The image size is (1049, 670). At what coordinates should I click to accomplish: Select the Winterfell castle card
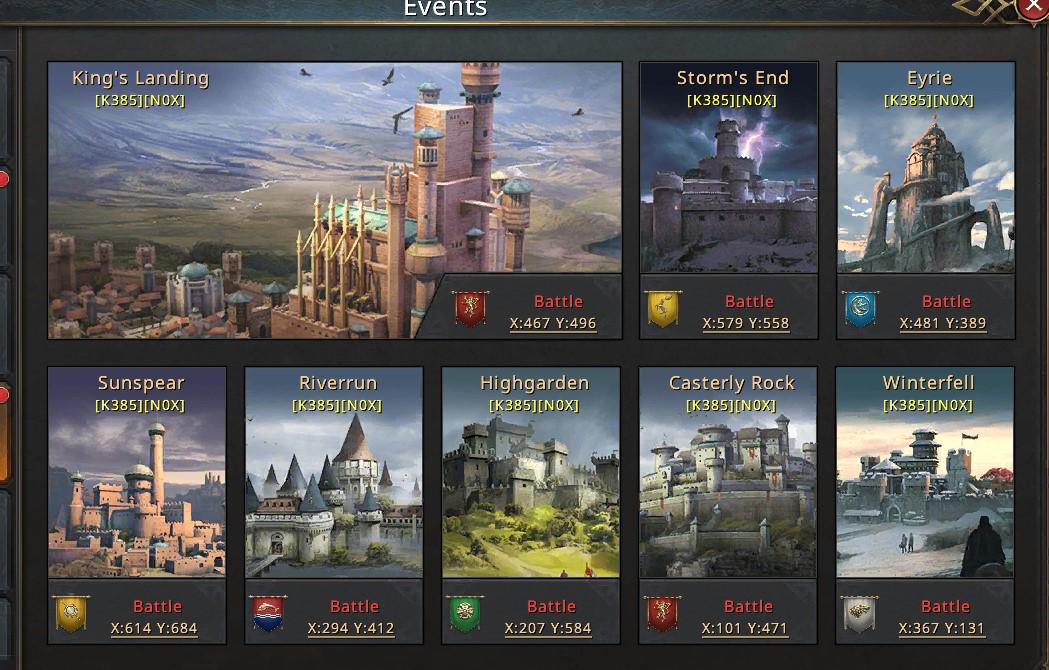click(925, 480)
